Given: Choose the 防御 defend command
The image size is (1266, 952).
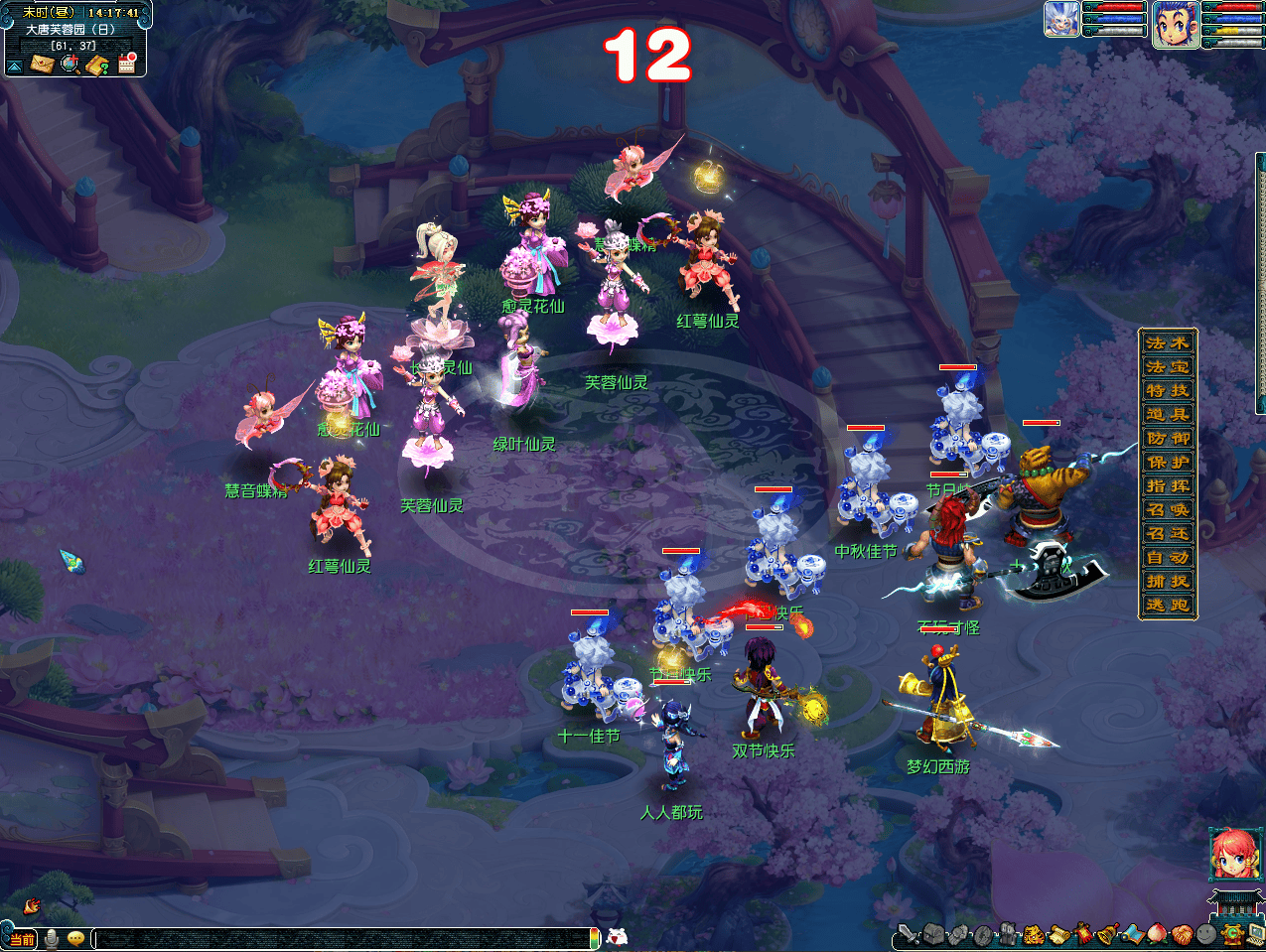Looking at the screenshot, I should [1168, 438].
